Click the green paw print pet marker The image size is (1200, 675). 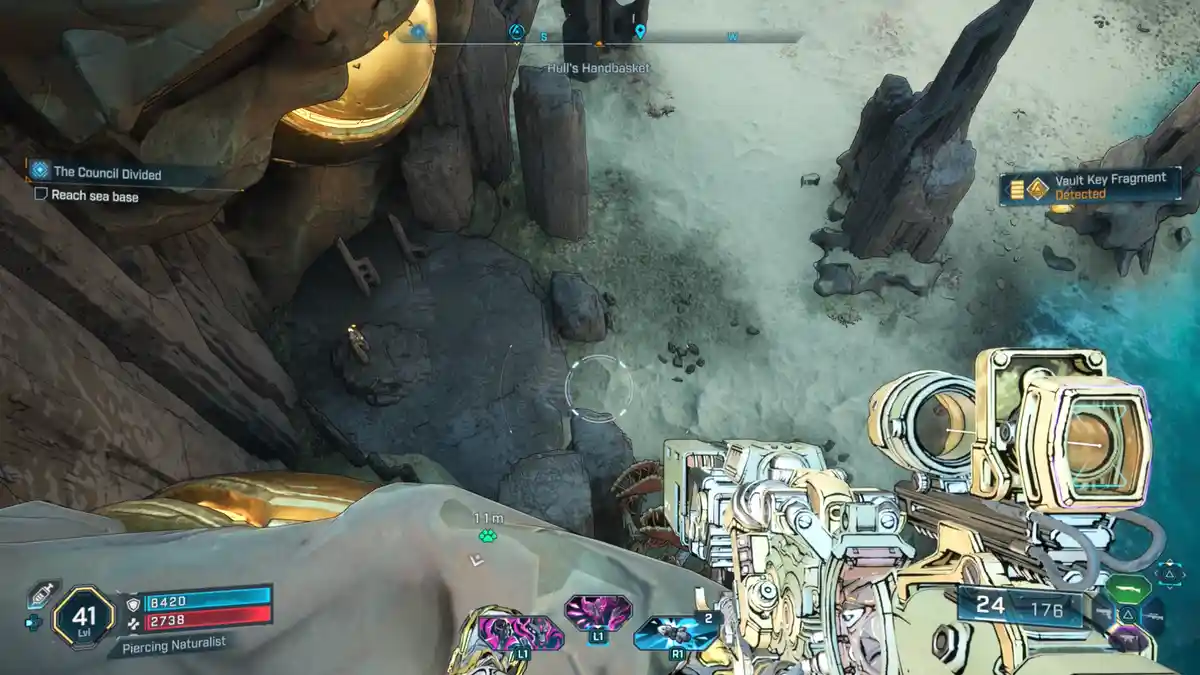(487, 536)
